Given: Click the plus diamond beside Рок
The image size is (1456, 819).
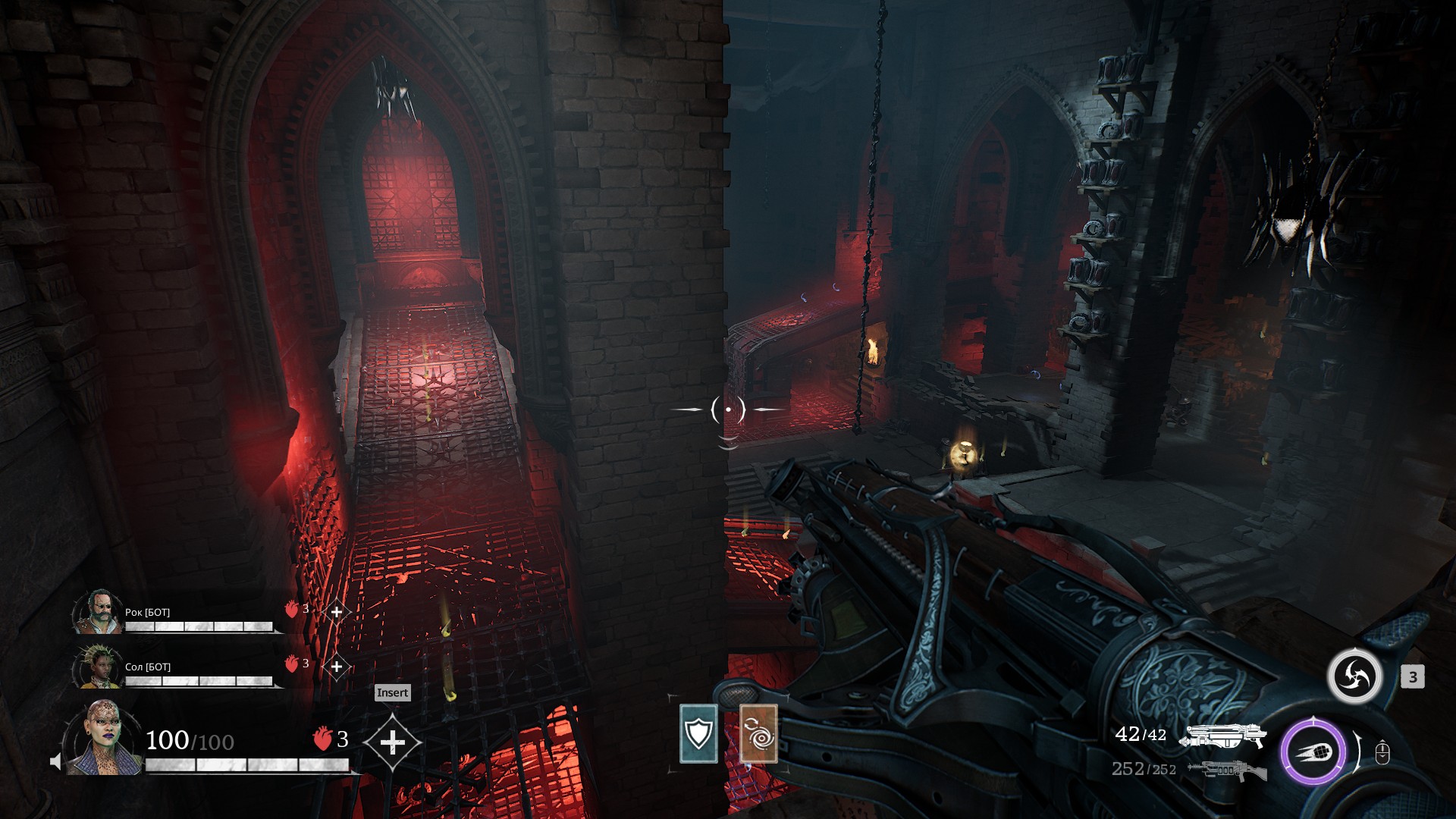Looking at the screenshot, I should (x=336, y=612).
